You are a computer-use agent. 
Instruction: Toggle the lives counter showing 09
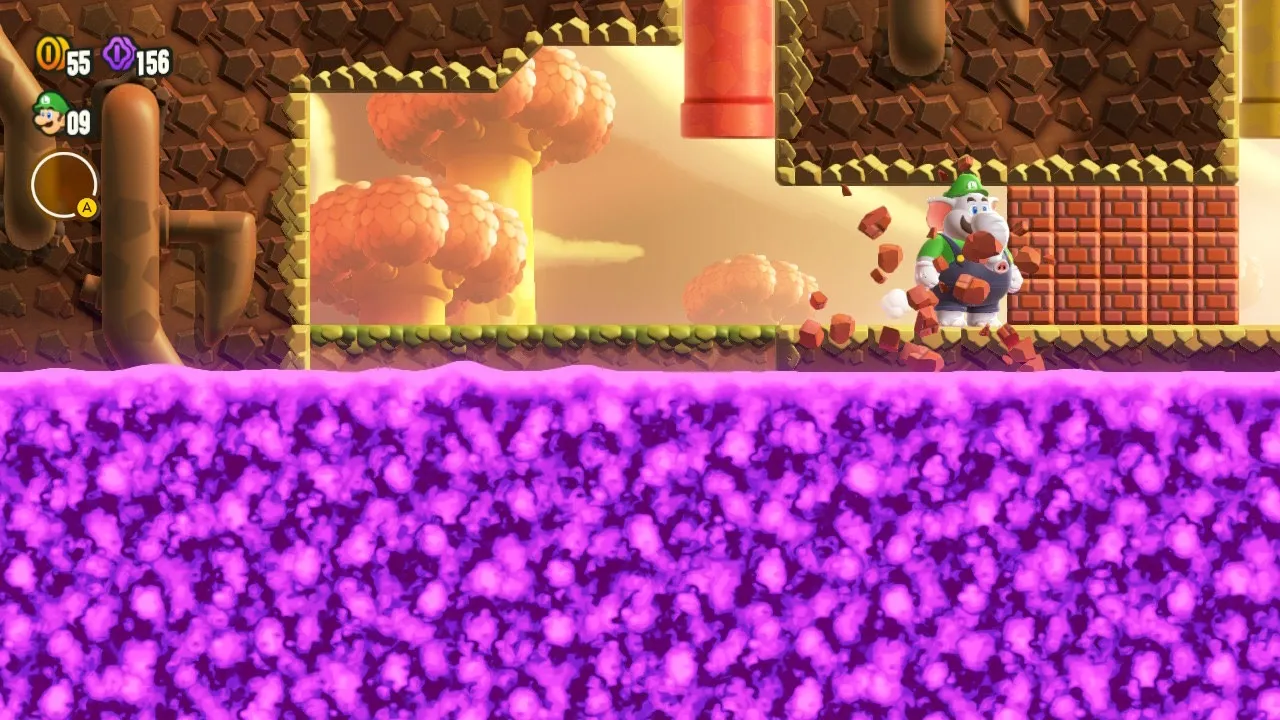coord(80,124)
